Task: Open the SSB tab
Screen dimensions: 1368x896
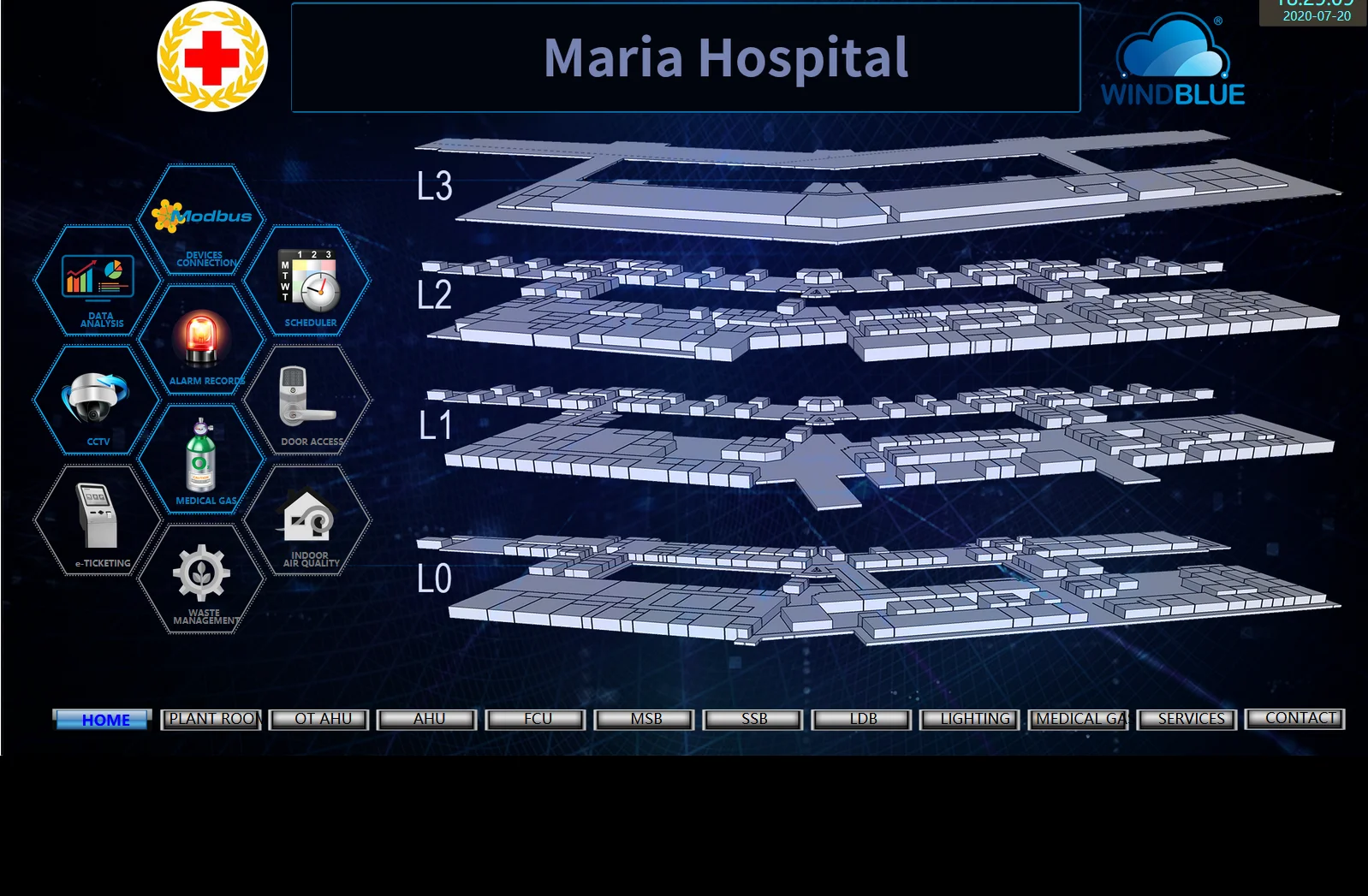Action: (753, 720)
